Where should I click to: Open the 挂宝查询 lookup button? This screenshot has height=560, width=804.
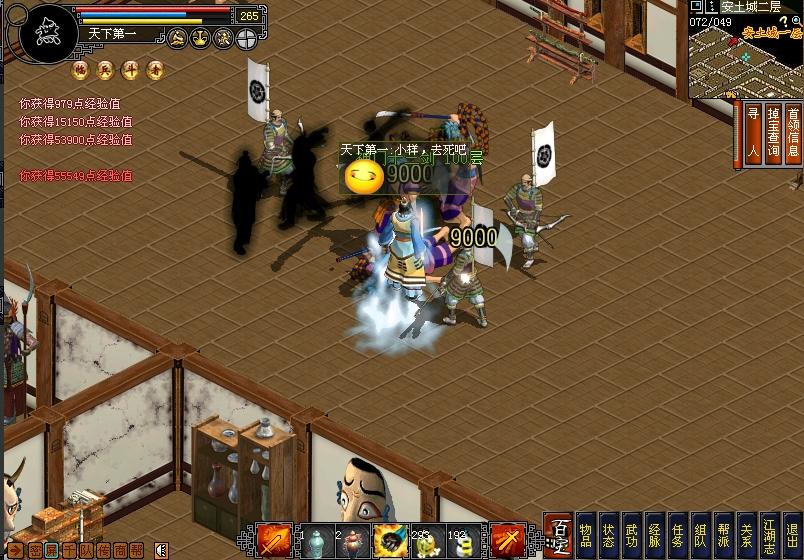pyautogui.click(x=772, y=132)
